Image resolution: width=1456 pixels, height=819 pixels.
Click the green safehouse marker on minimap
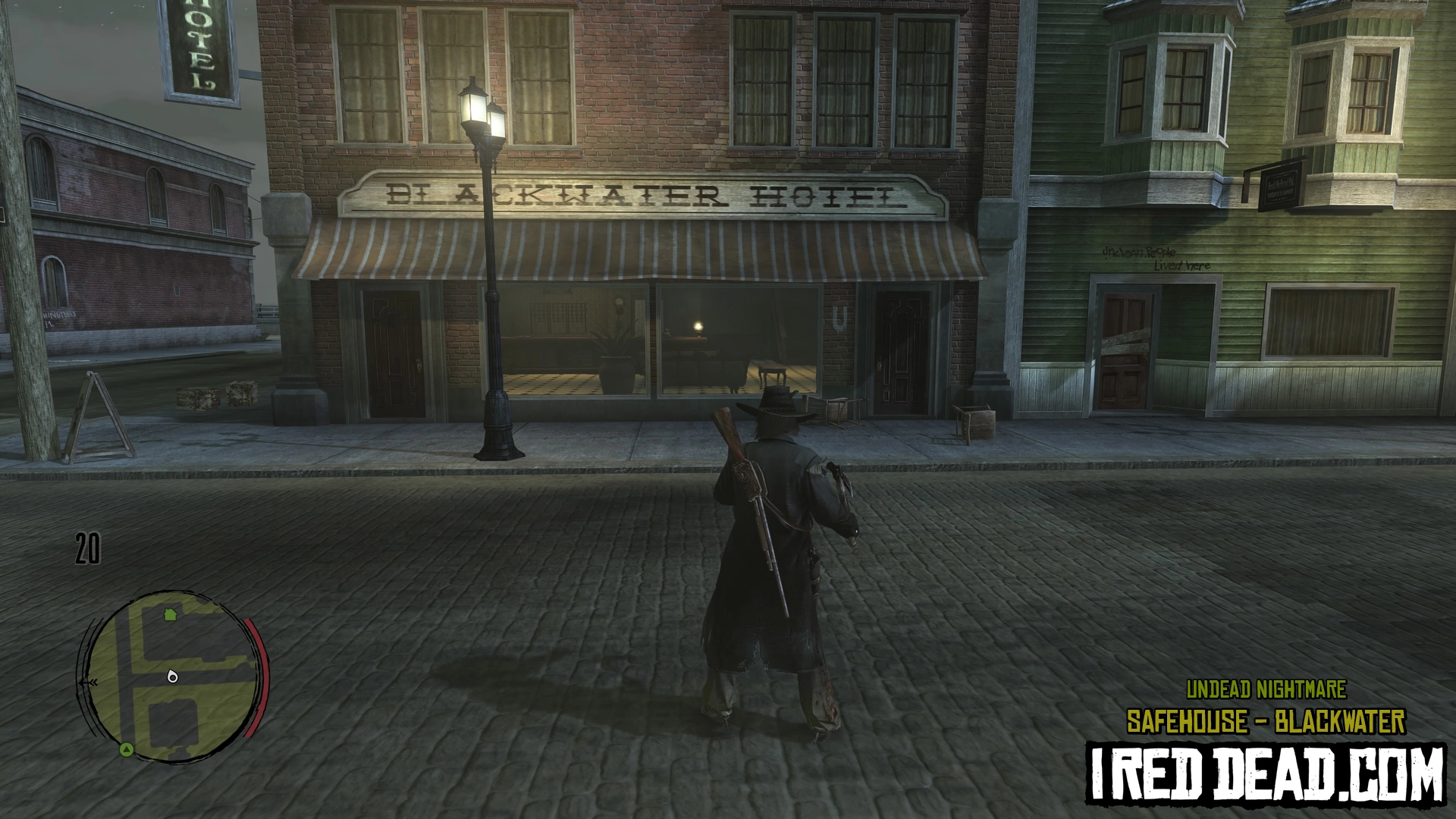170,613
